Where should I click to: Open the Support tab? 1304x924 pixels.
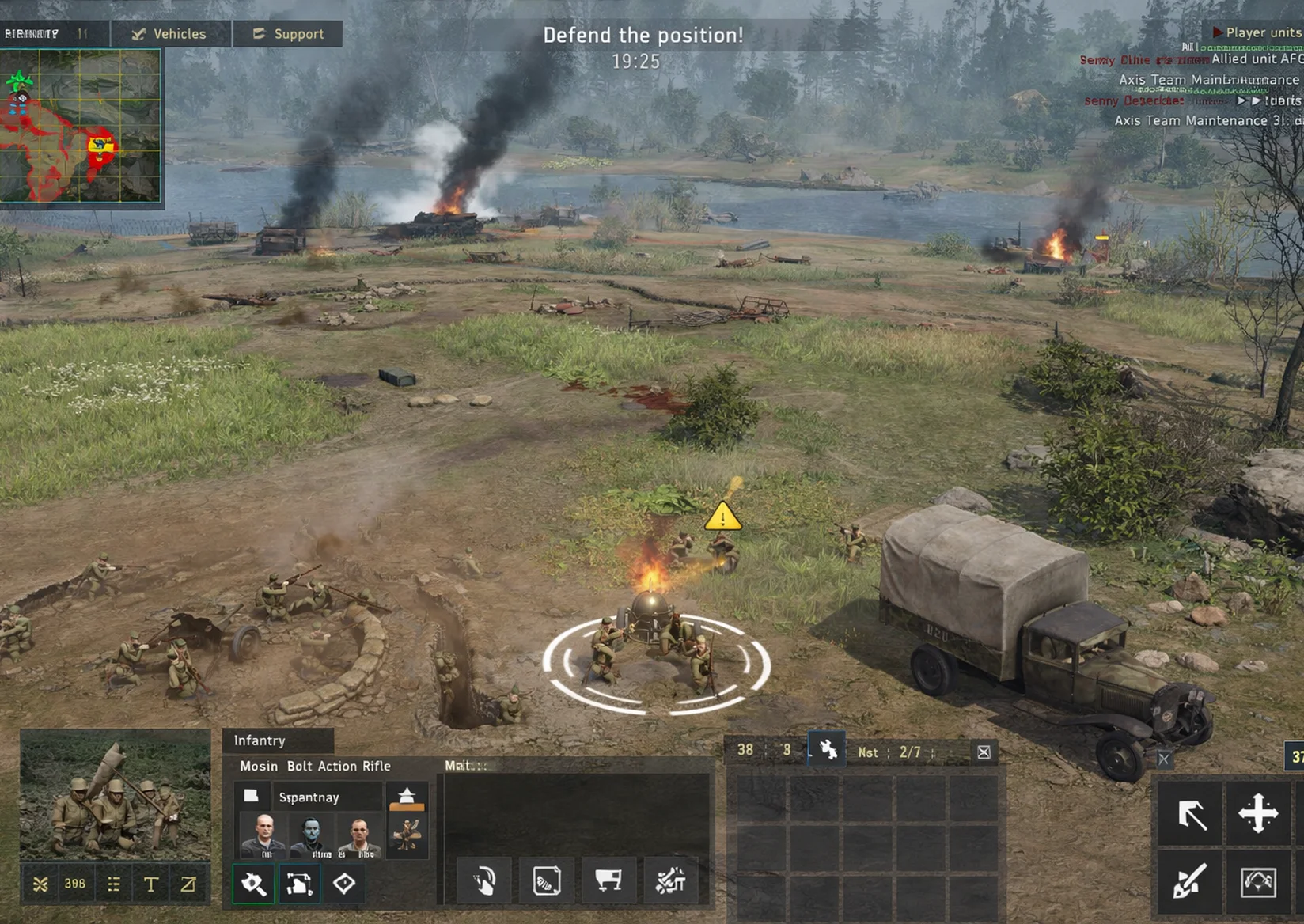[287, 34]
